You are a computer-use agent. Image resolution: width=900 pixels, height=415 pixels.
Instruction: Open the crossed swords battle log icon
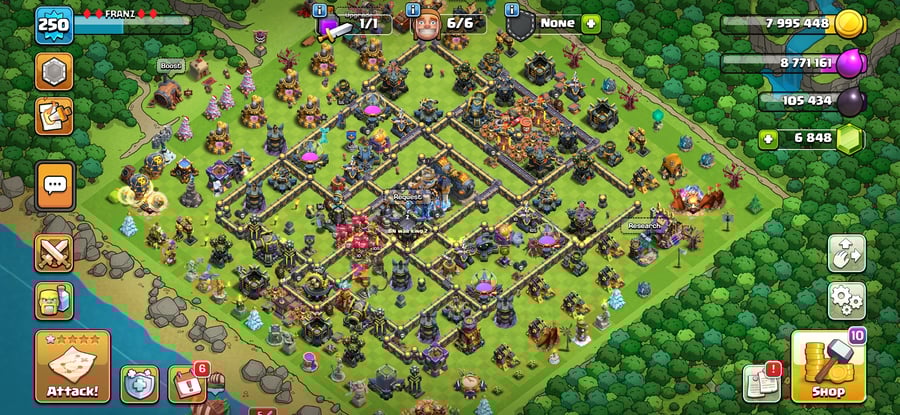[x=54, y=253]
